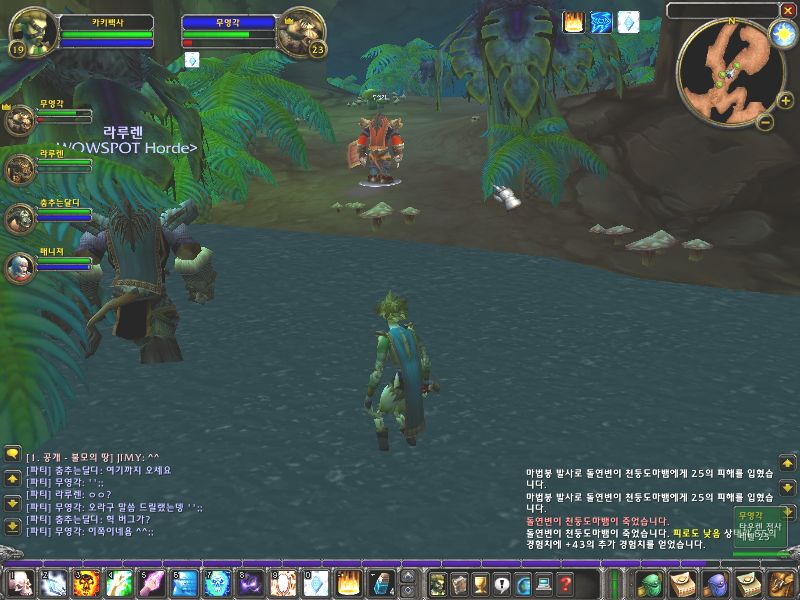Click the target portrait 무영각
The height and width of the screenshot is (600, 800).
[x=302, y=34]
